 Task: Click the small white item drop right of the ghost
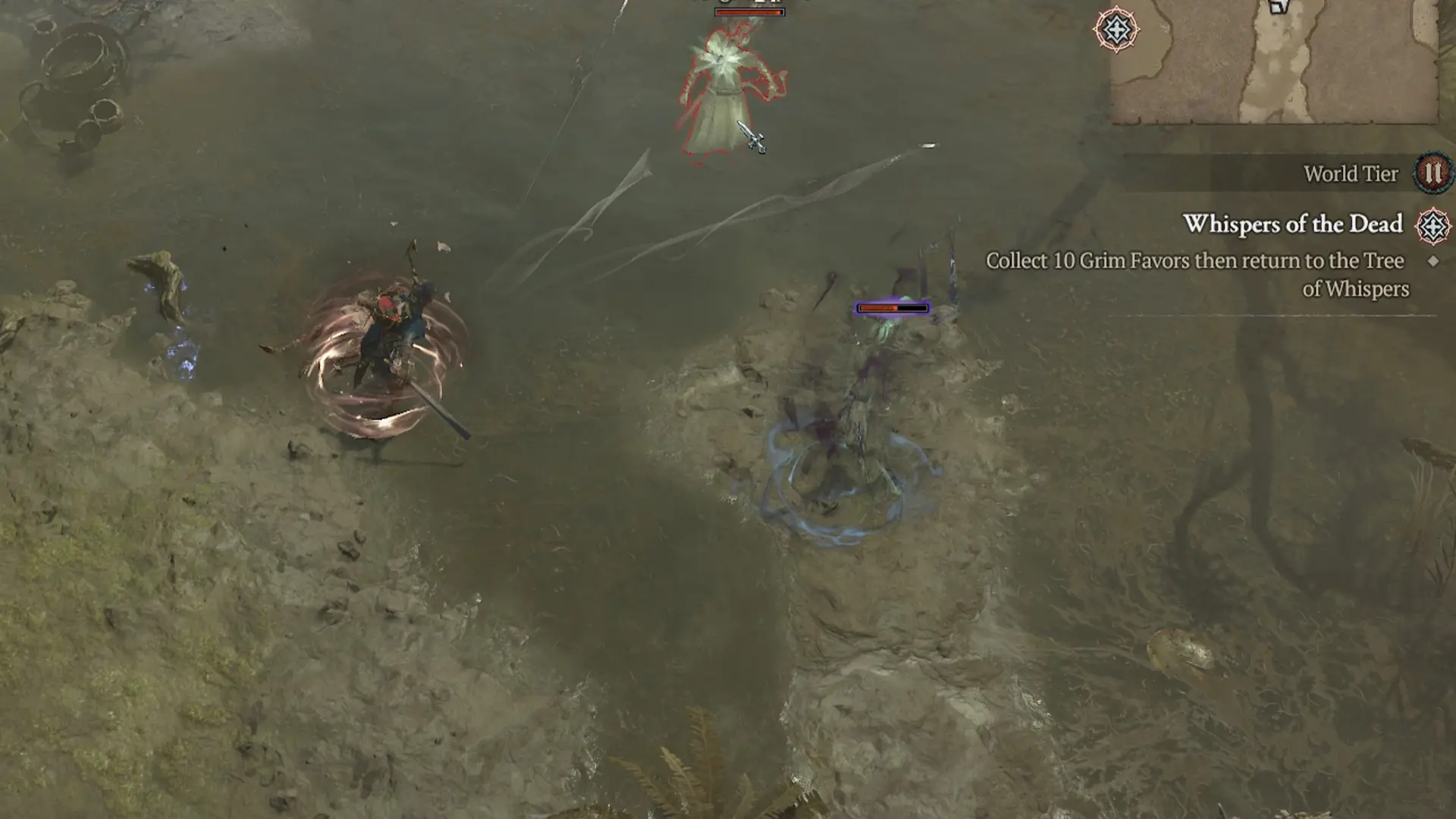tap(928, 146)
